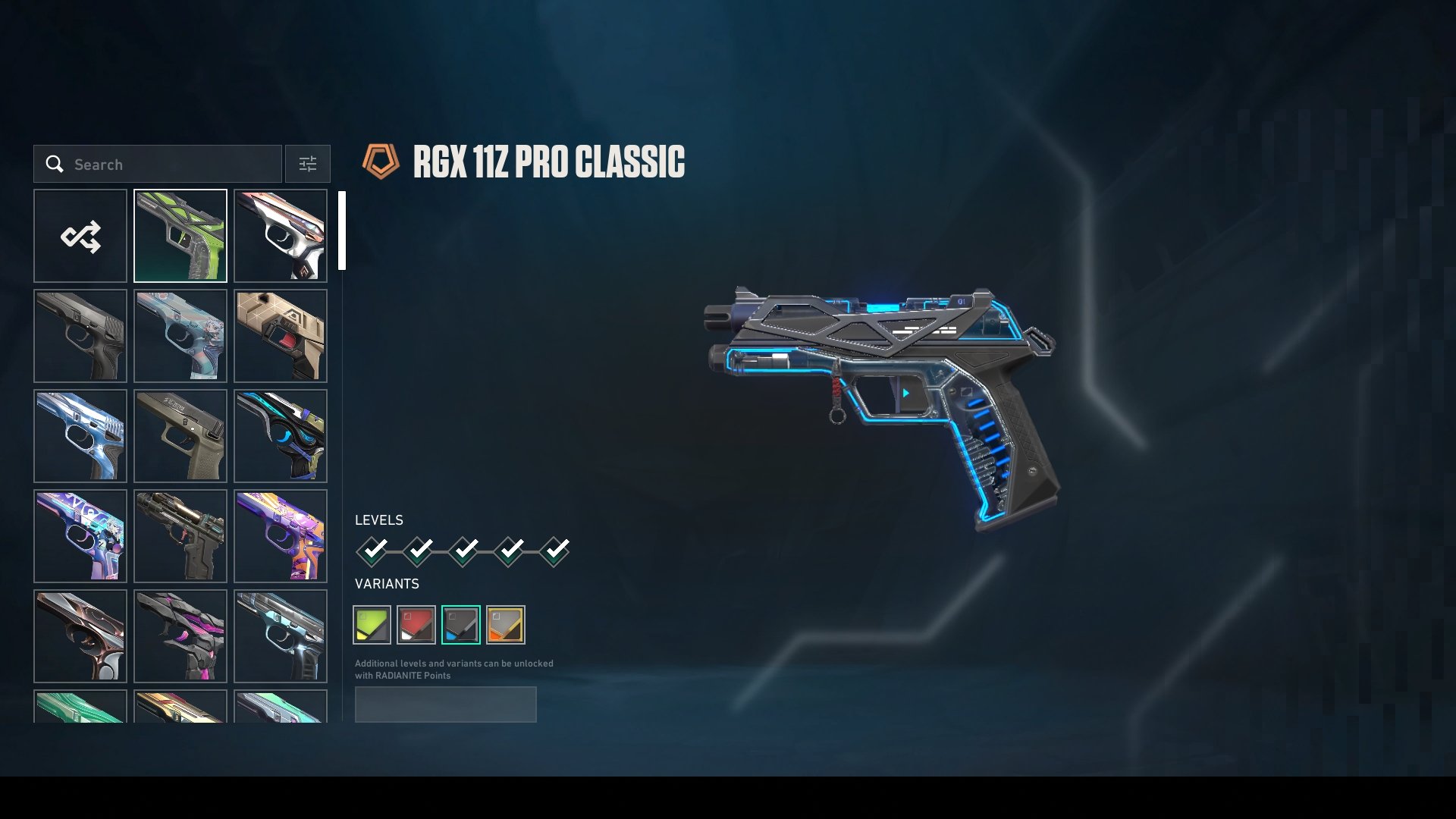Select the equipped green RGX skin thumbnail

tap(180, 236)
